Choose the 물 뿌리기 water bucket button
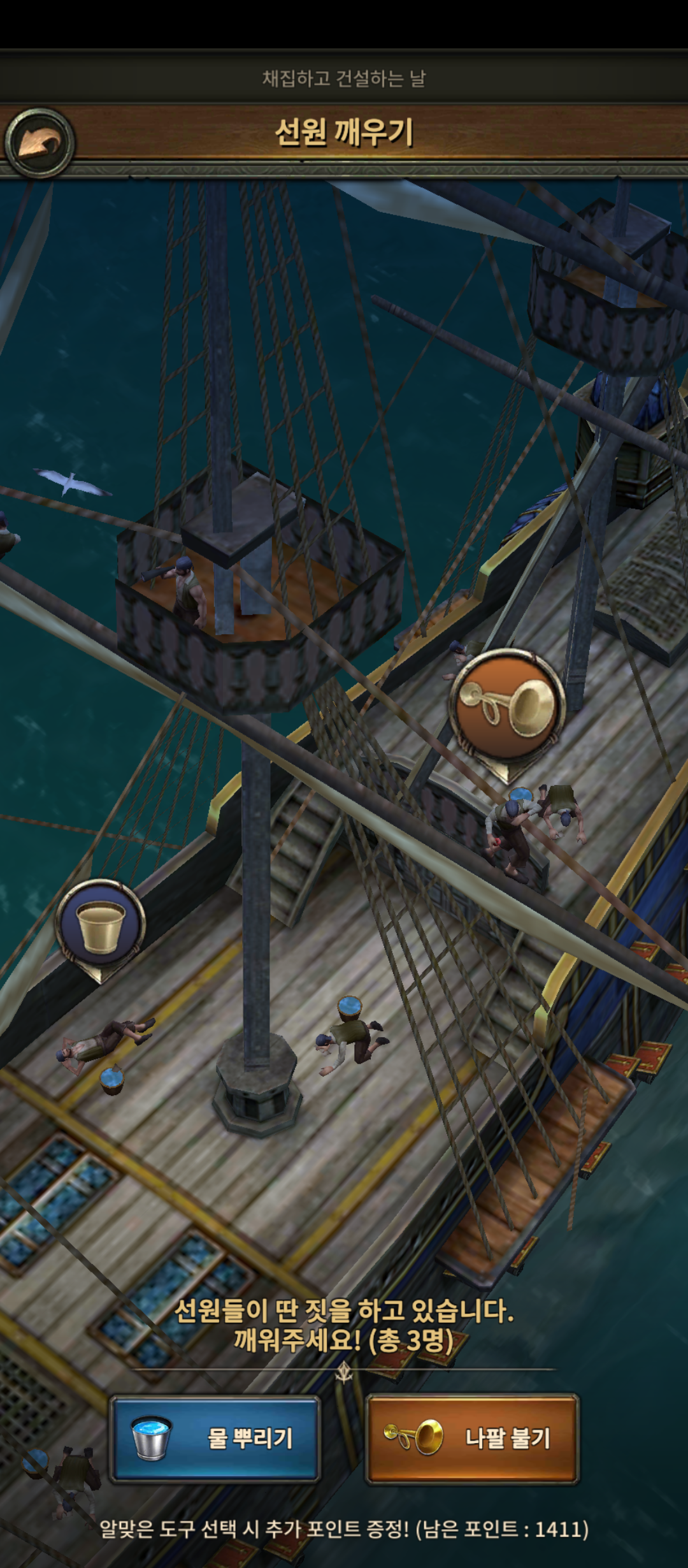Image resolution: width=688 pixels, height=1568 pixels. pos(215,1437)
